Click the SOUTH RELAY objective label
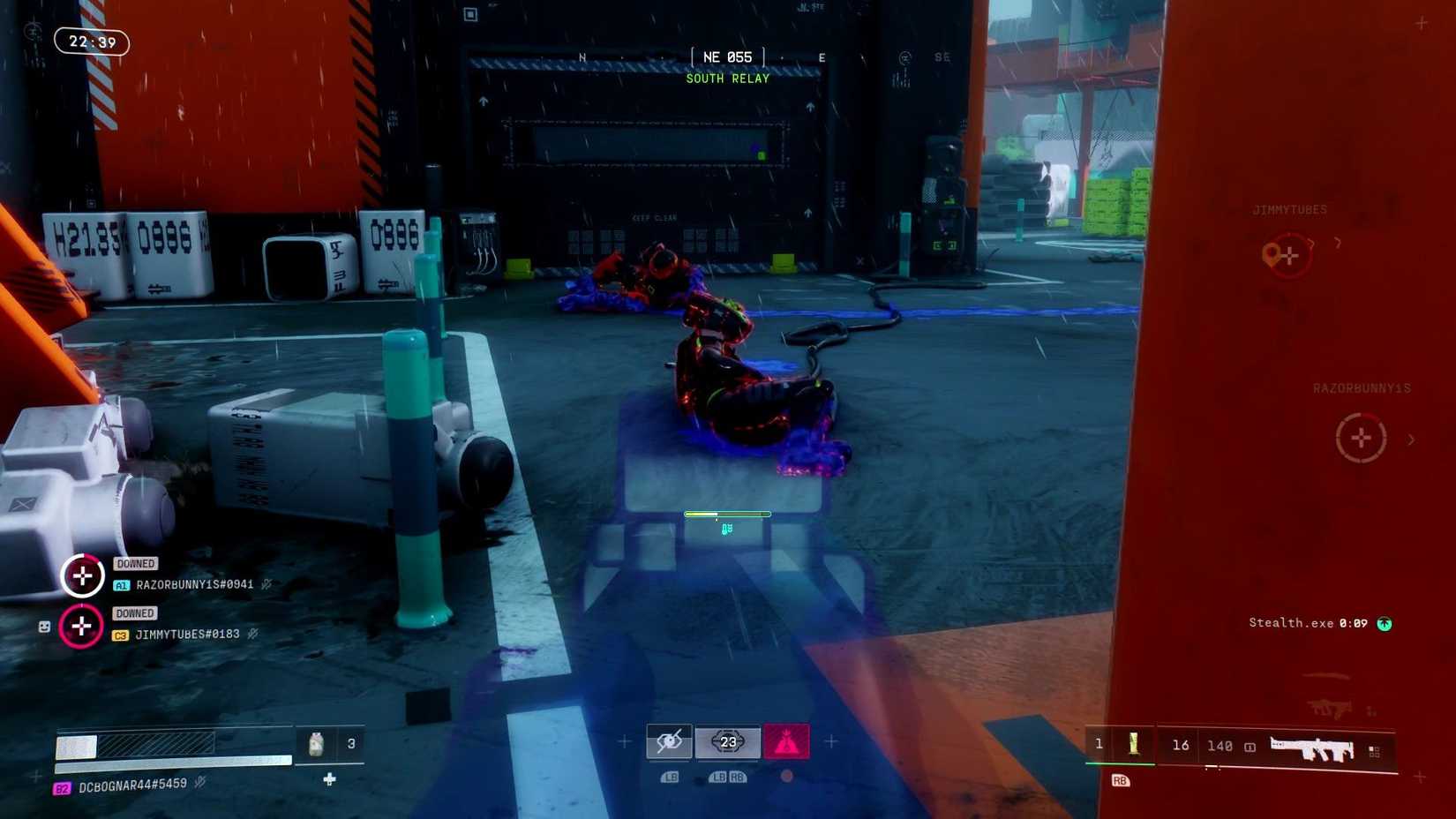This screenshot has width=1456, height=819. [727, 79]
